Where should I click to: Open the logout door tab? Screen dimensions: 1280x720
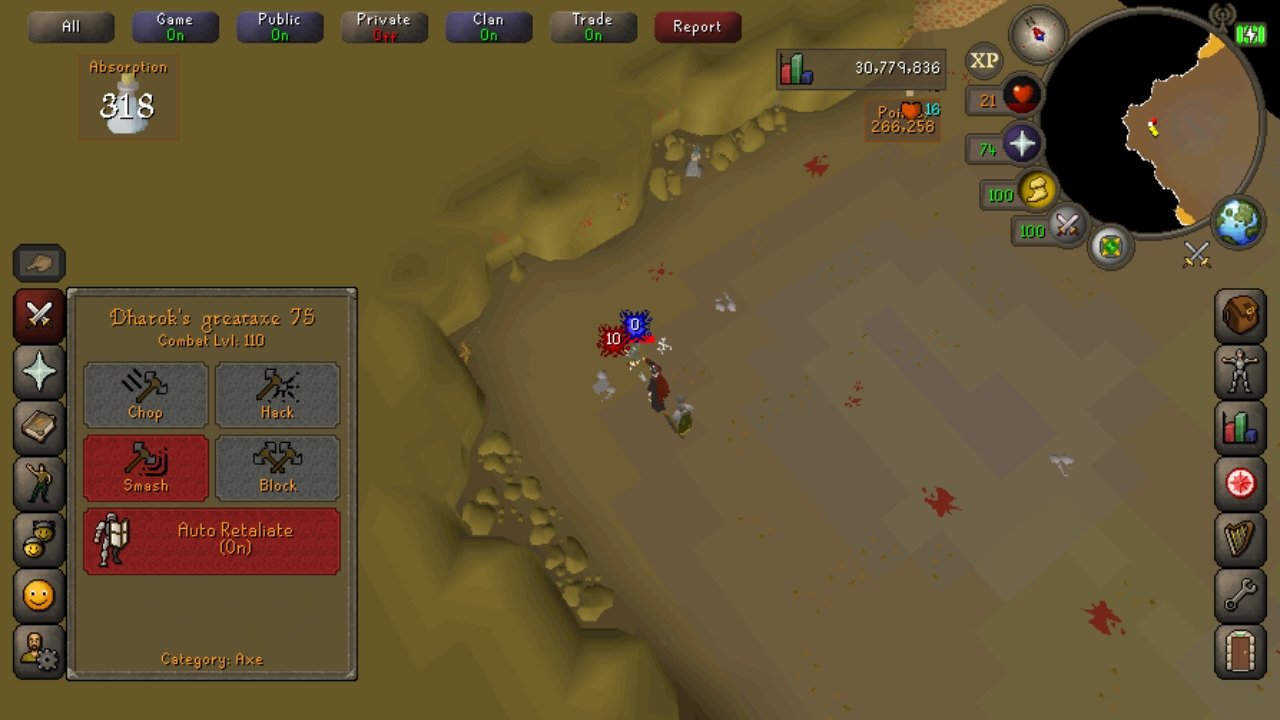point(1240,652)
